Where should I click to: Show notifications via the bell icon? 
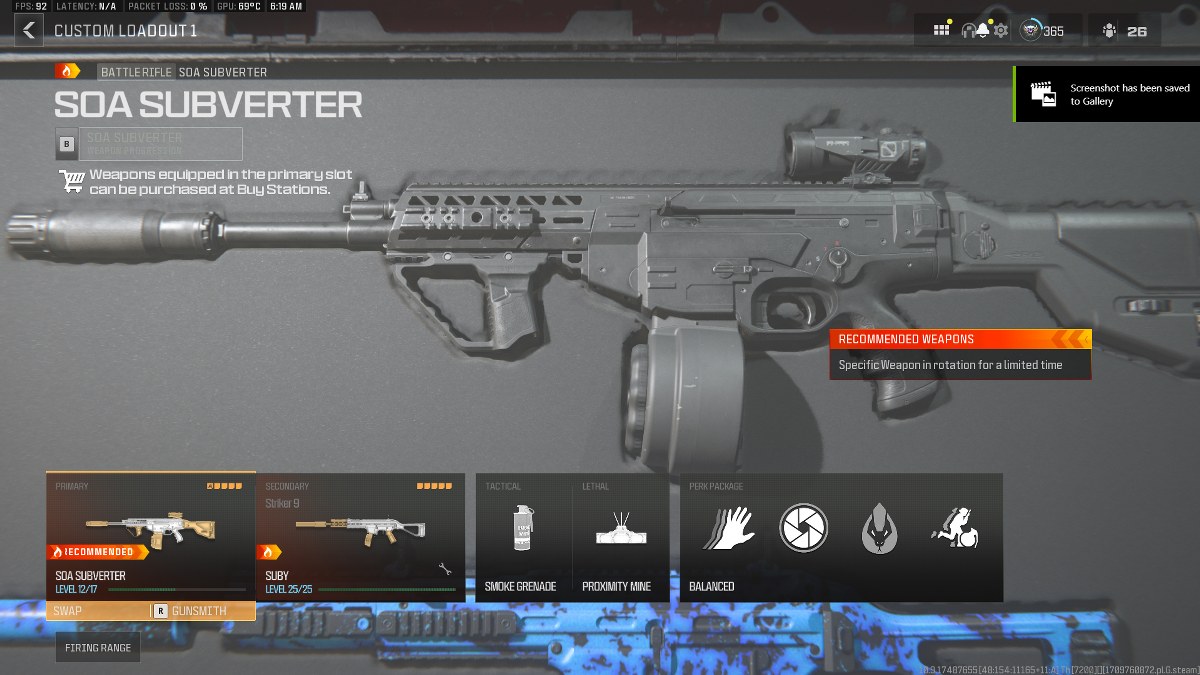(983, 31)
